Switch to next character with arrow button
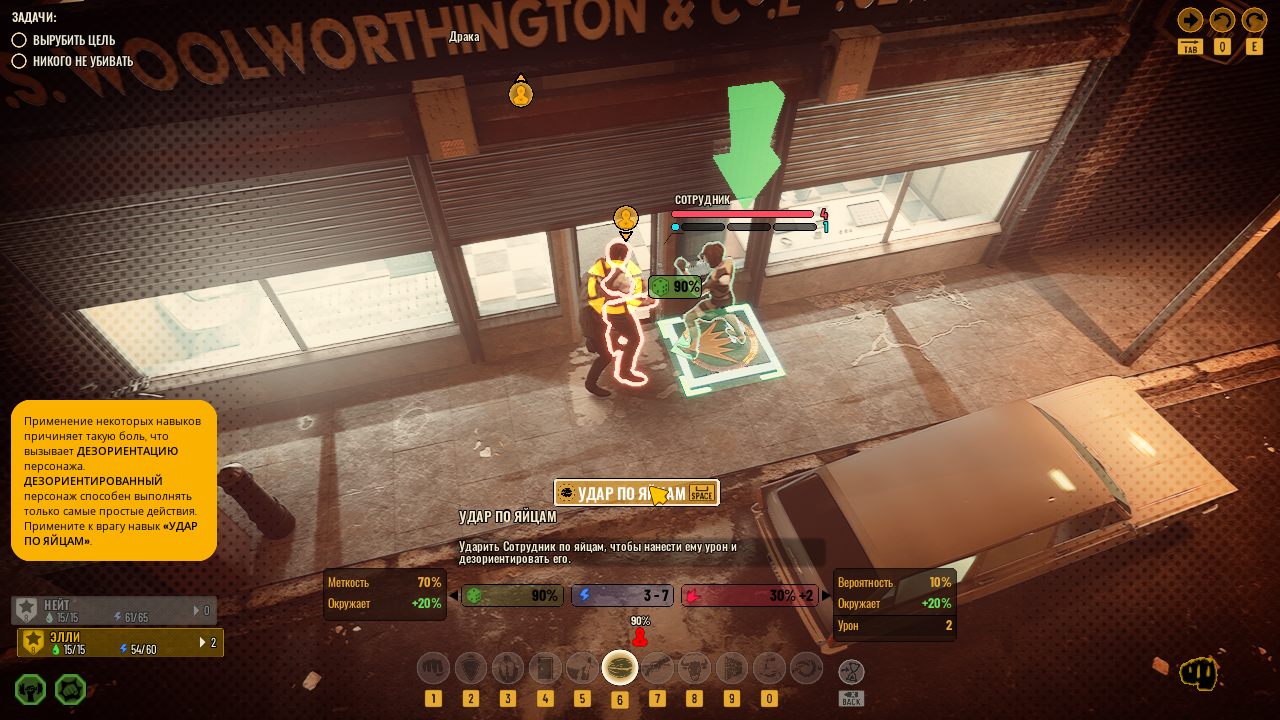This screenshot has width=1280, height=720. click(x=1190, y=20)
